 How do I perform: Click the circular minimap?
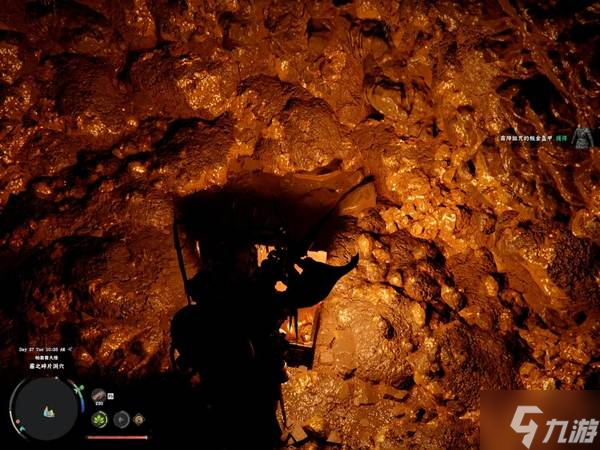pyautogui.click(x=46, y=409)
